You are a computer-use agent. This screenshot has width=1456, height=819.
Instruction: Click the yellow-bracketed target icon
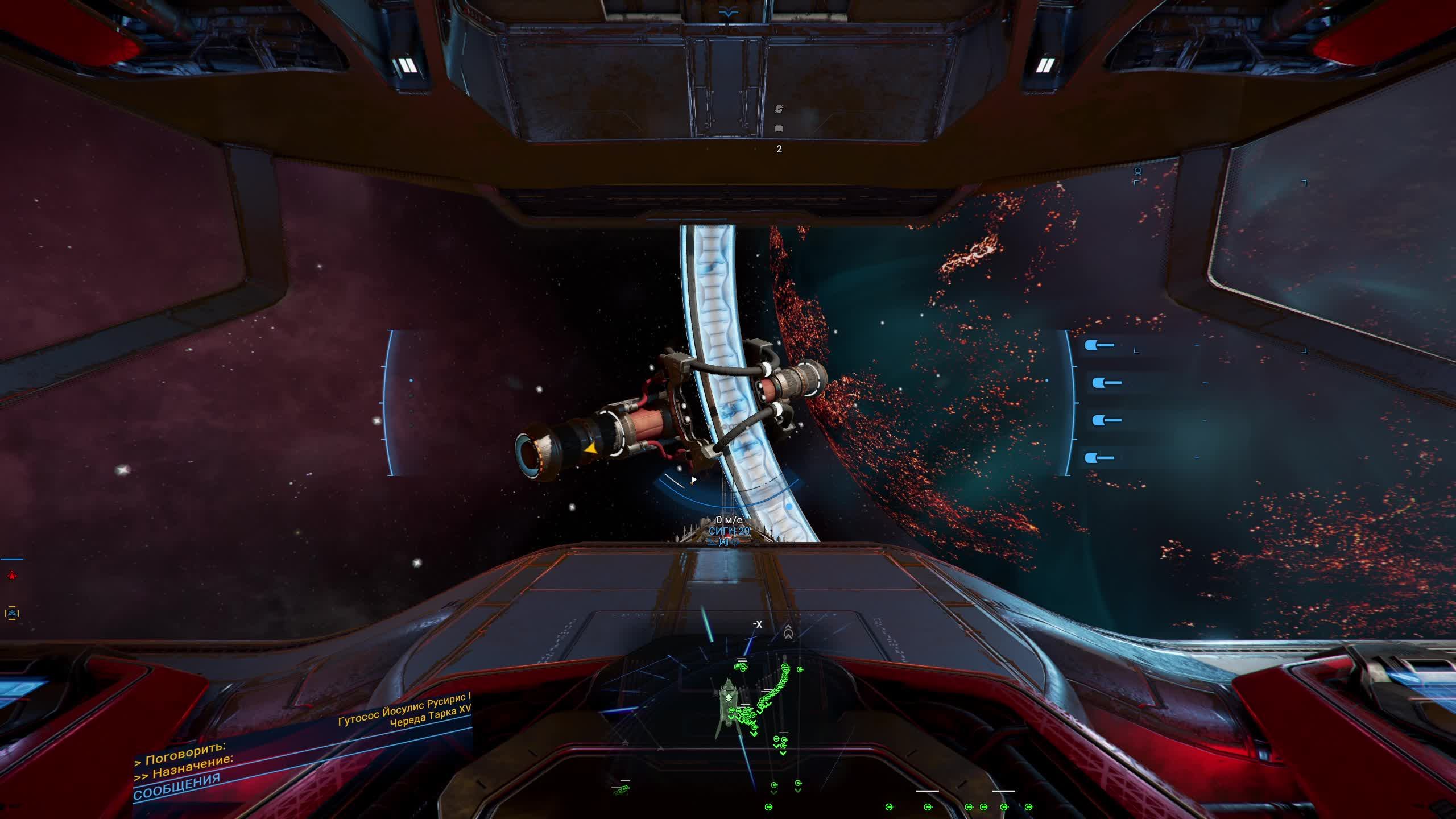pos(11,613)
